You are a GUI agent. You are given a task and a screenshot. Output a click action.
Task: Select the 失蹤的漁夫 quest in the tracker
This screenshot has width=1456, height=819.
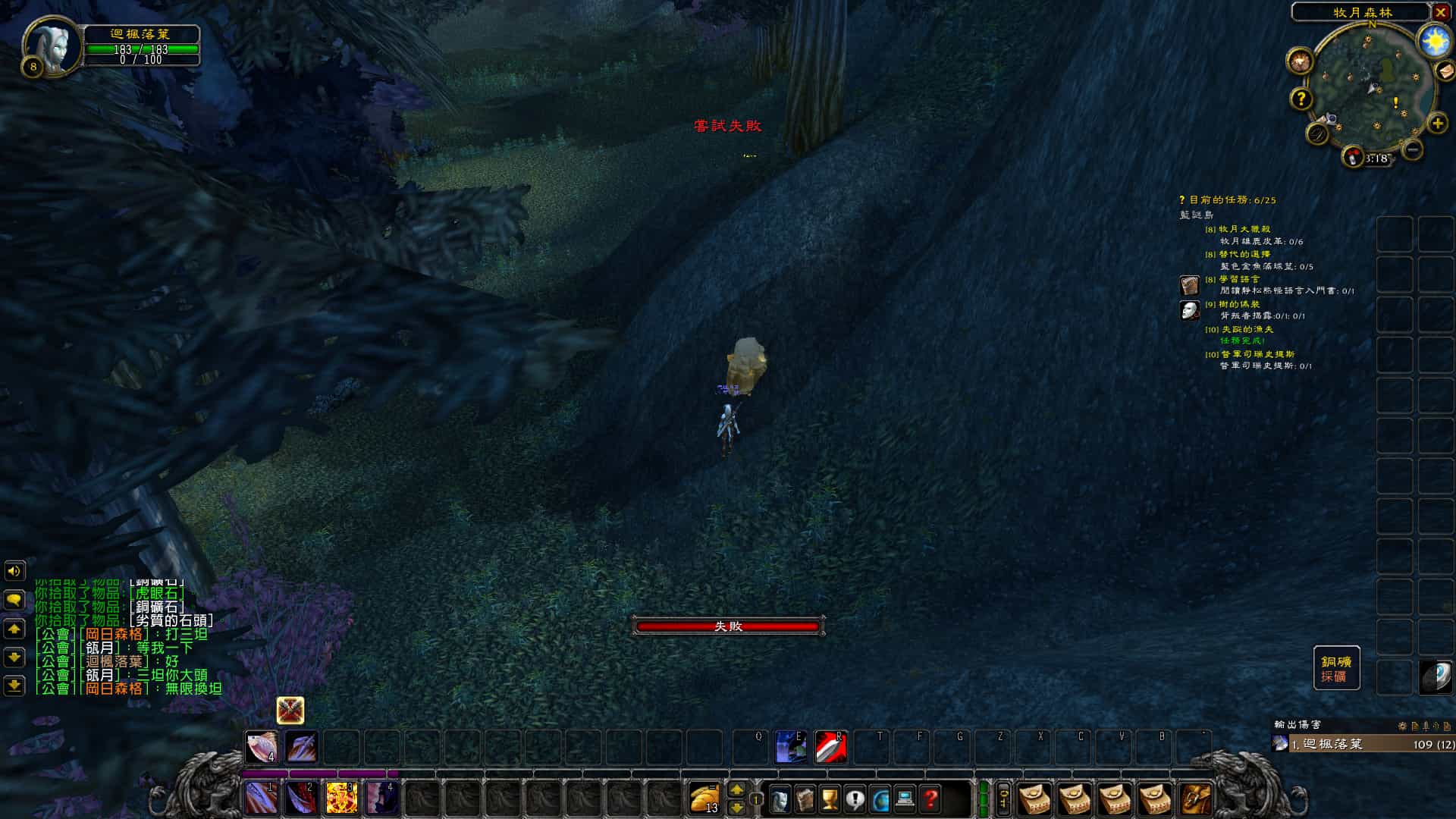pyautogui.click(x=1247, y=329)
